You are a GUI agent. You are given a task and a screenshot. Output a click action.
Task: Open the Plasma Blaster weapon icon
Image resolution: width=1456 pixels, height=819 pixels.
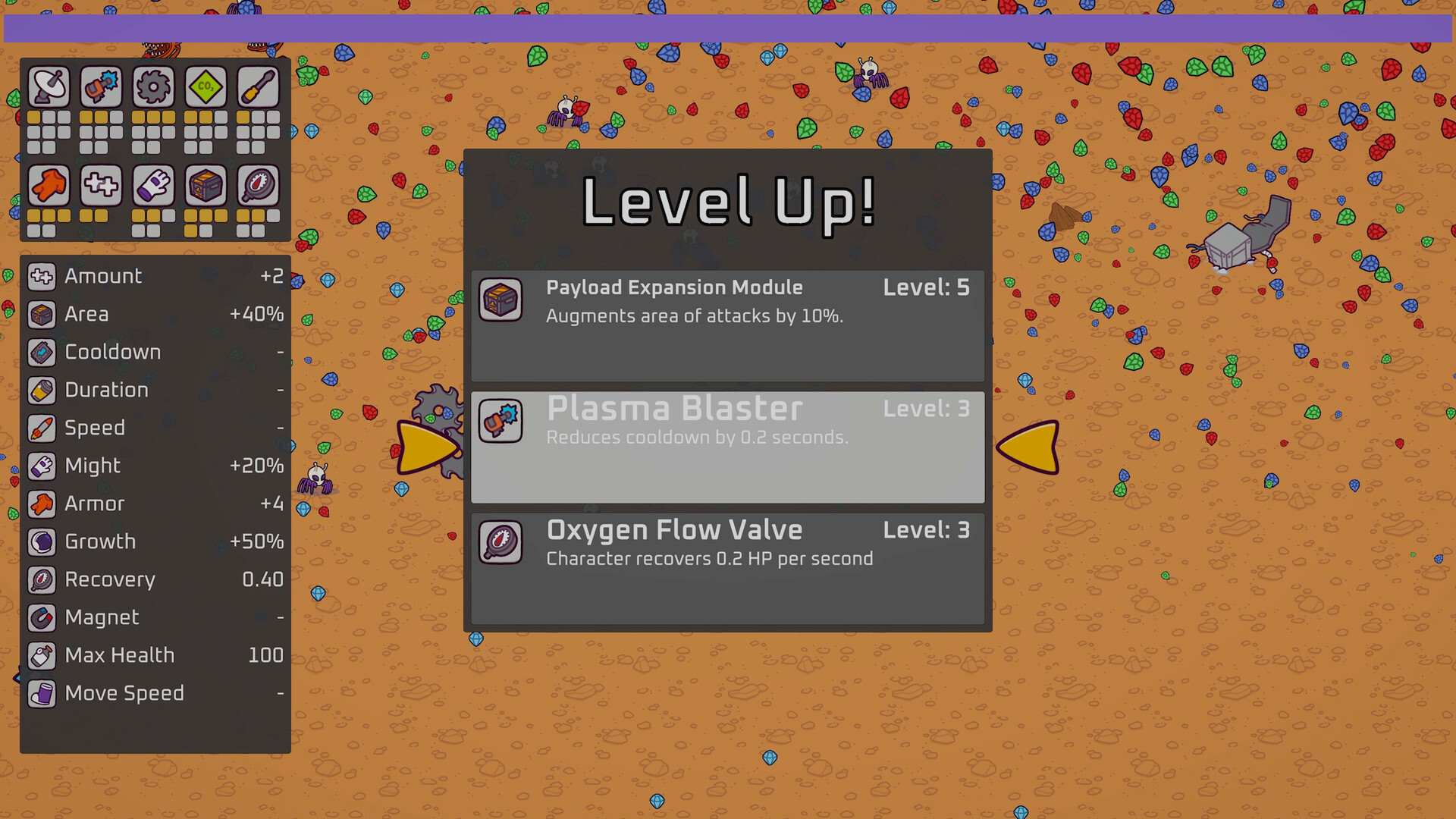click(101, 86)
